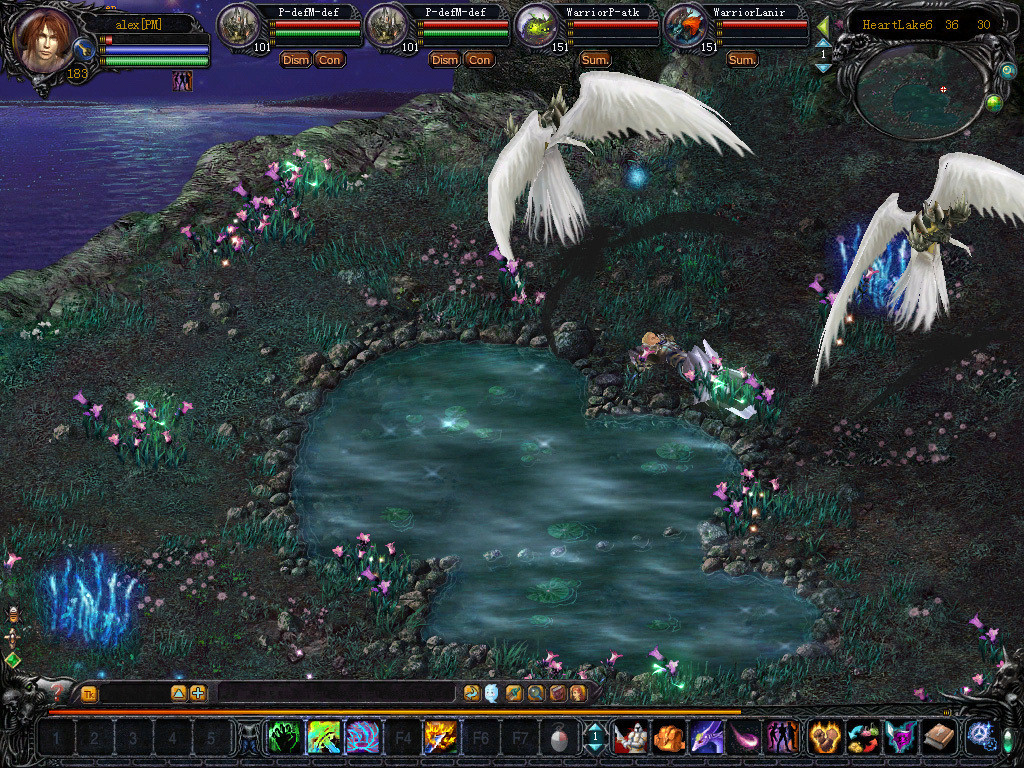Click the red question mark help icon
Screen dimensions: 1024x768
(58, 692)
